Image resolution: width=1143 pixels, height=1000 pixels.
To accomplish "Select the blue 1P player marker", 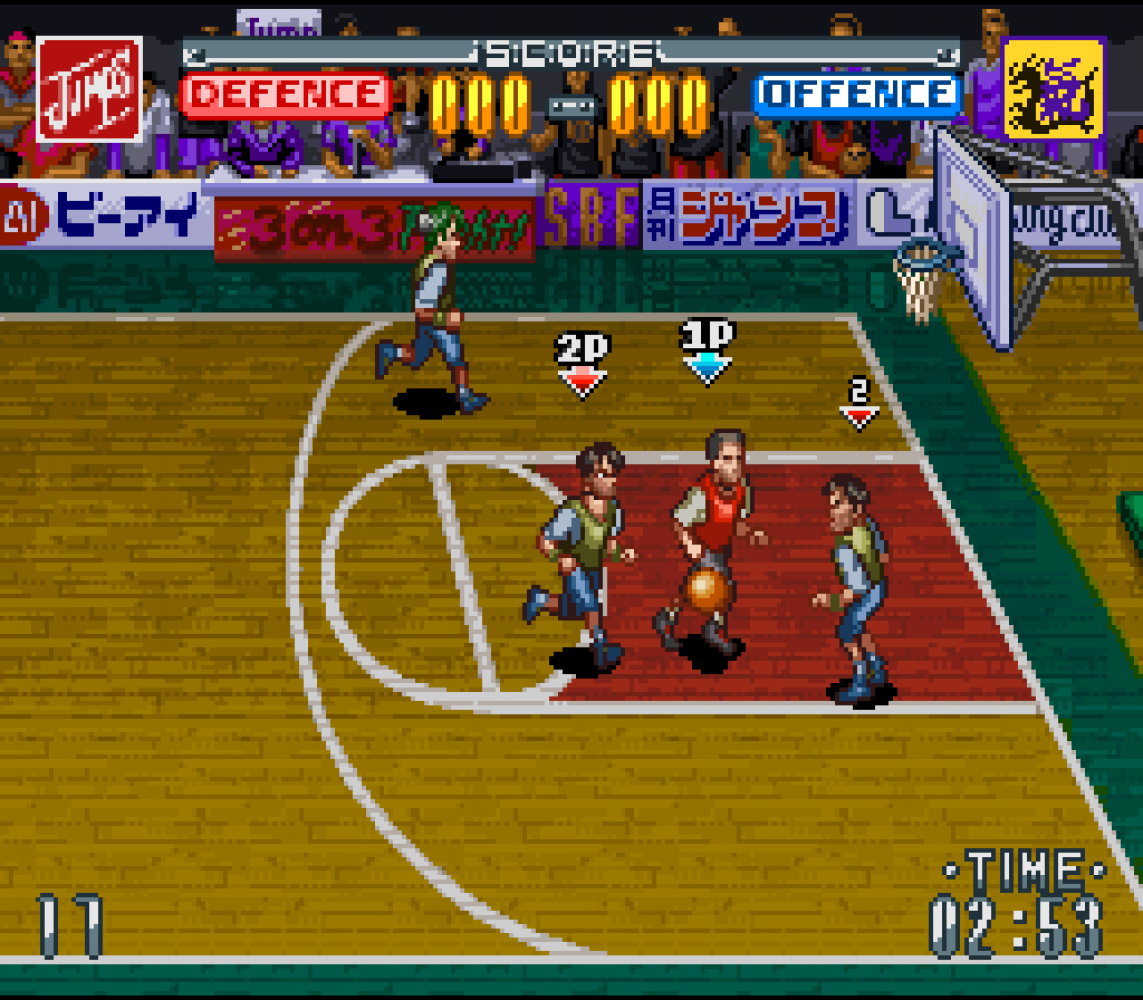I will [x=707, y=351].
